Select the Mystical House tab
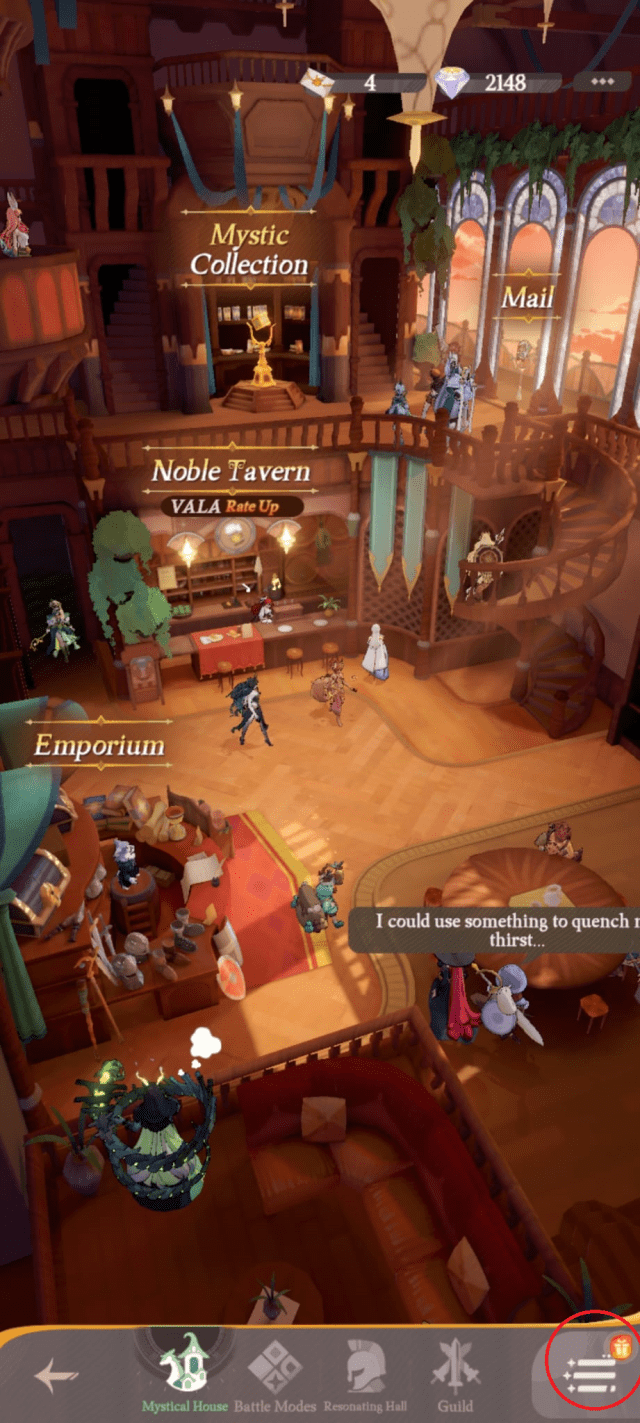 (x=184, y=1373)
